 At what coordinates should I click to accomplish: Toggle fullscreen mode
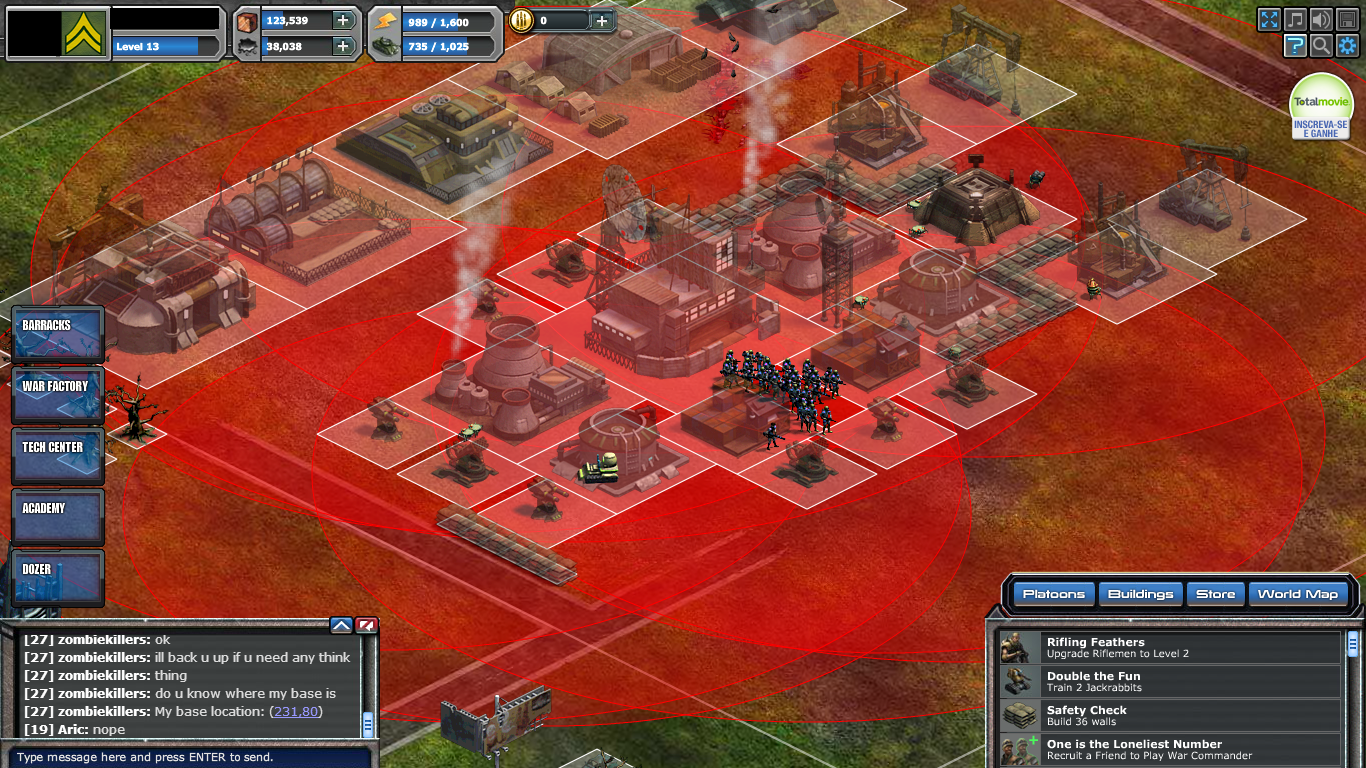(1269, 18)
